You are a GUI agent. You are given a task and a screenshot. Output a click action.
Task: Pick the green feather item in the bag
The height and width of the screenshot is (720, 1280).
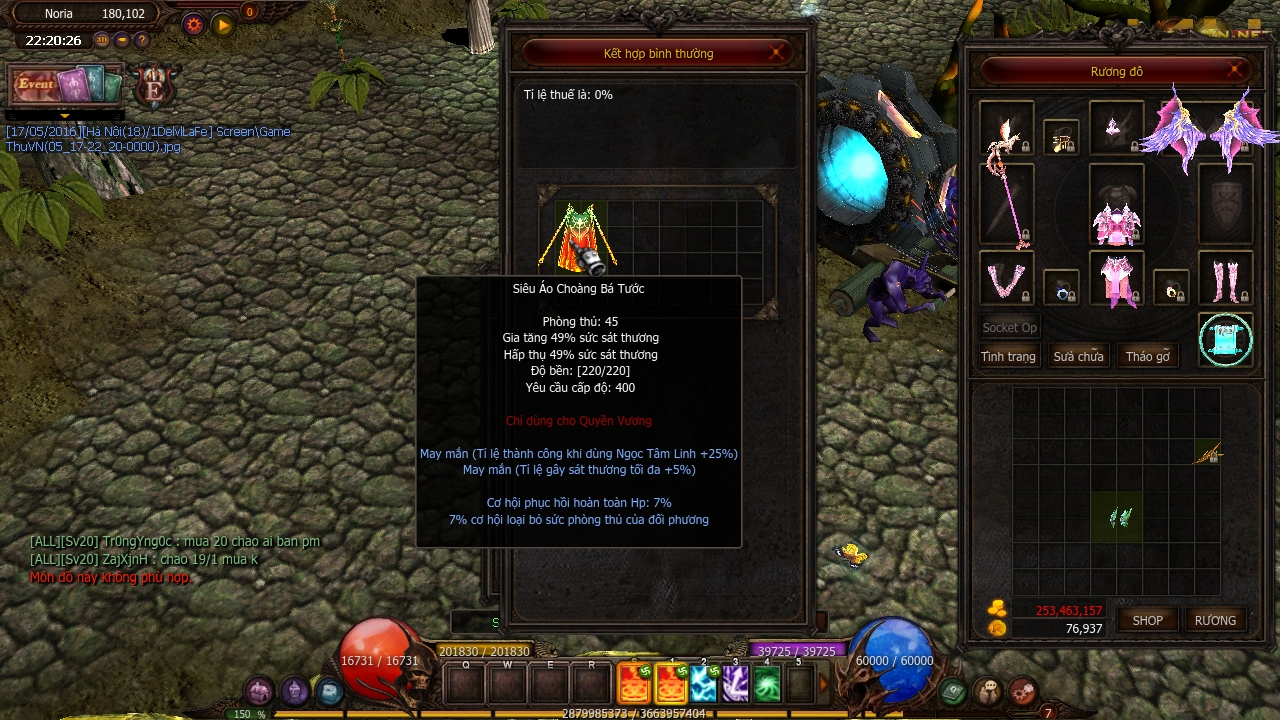1120,517
